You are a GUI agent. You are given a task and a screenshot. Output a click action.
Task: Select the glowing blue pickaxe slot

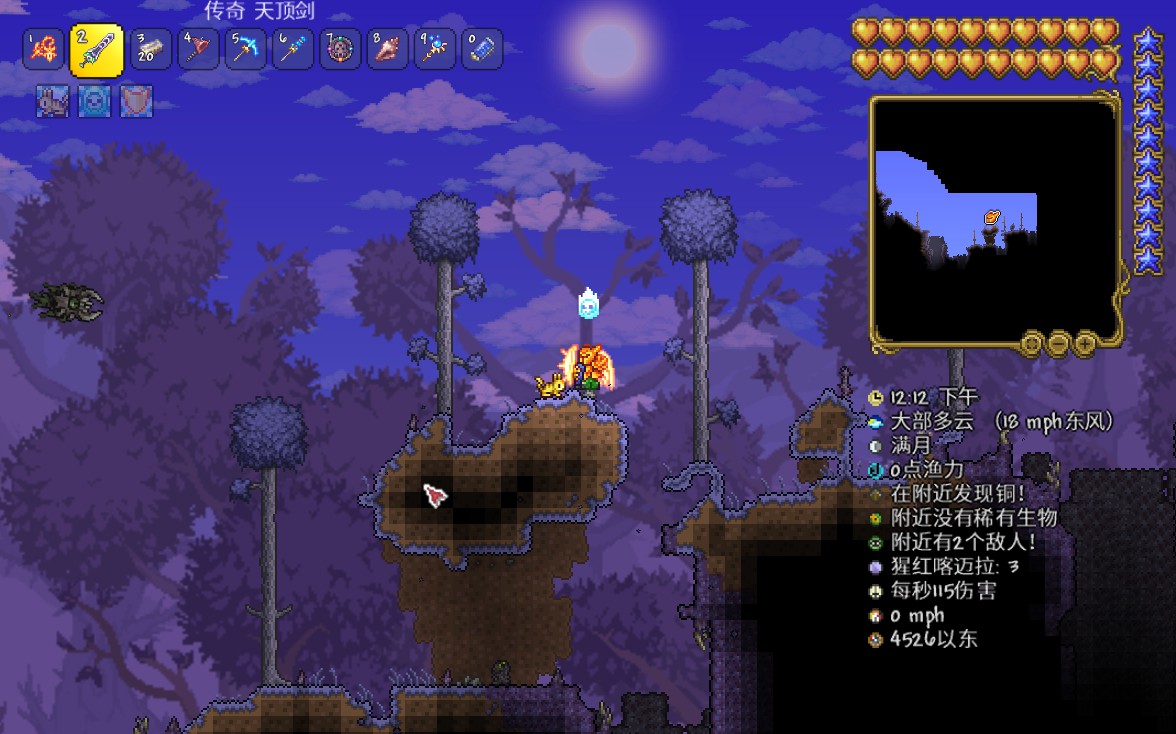click(x=245, y=49)
